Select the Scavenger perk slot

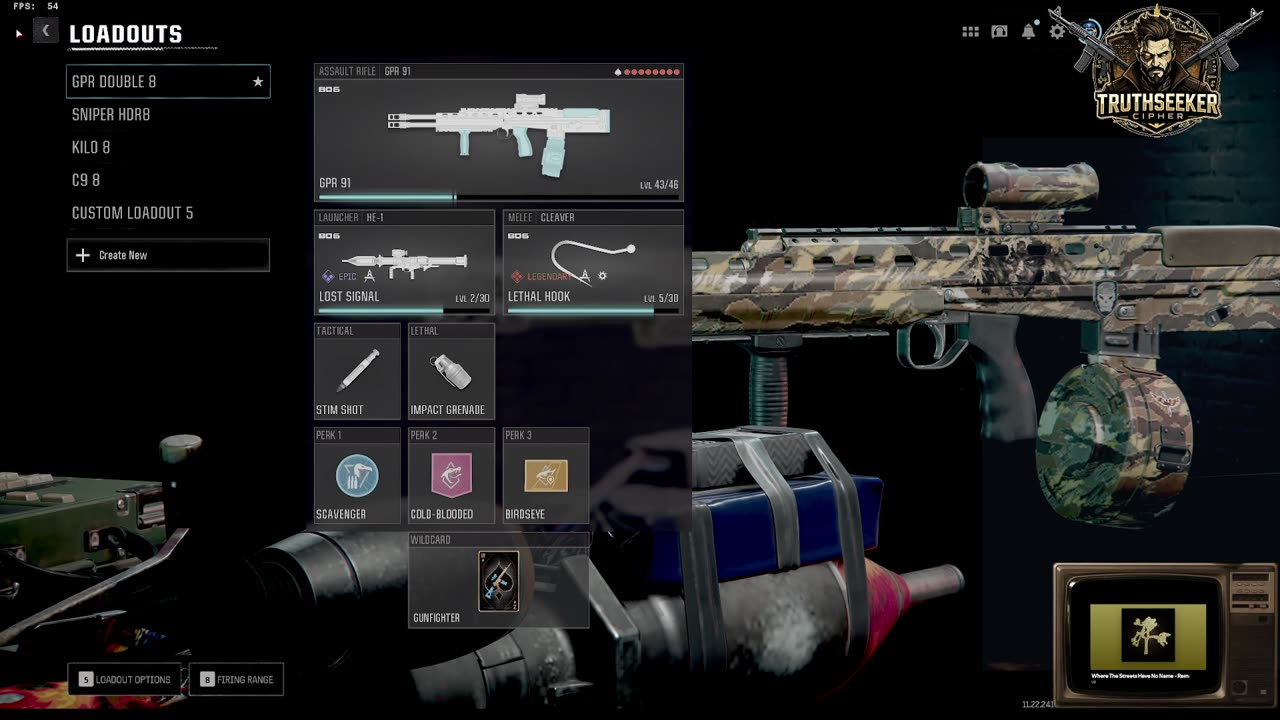coord(357,476)
